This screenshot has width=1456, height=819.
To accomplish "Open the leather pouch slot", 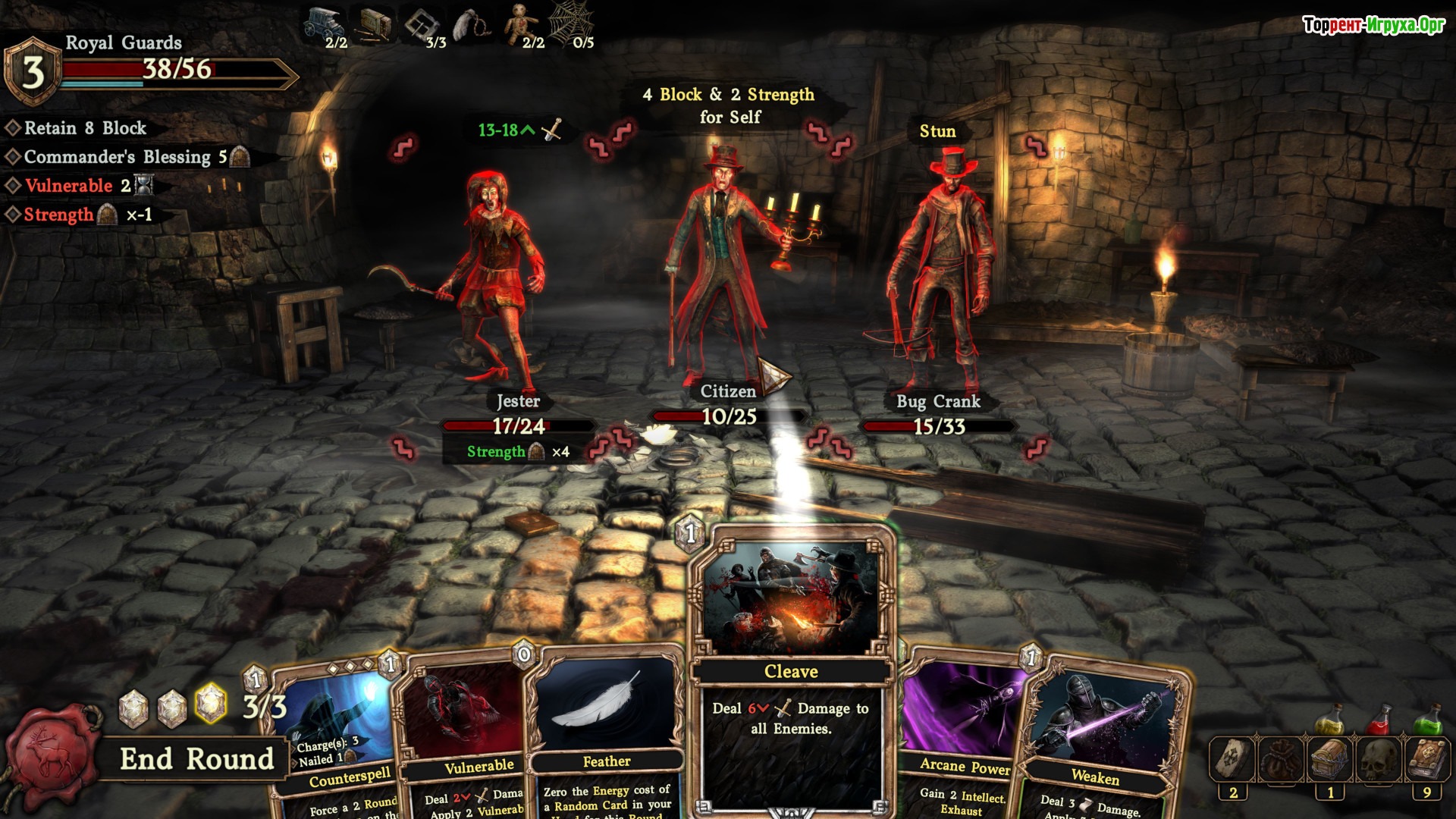I will click(1282, 758).
